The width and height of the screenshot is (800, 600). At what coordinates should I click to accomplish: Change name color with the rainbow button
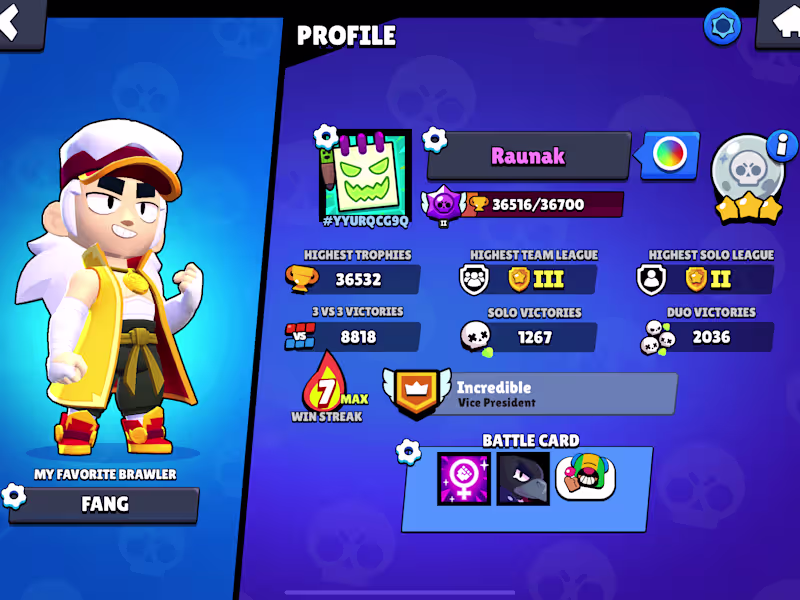pos(669,155)
